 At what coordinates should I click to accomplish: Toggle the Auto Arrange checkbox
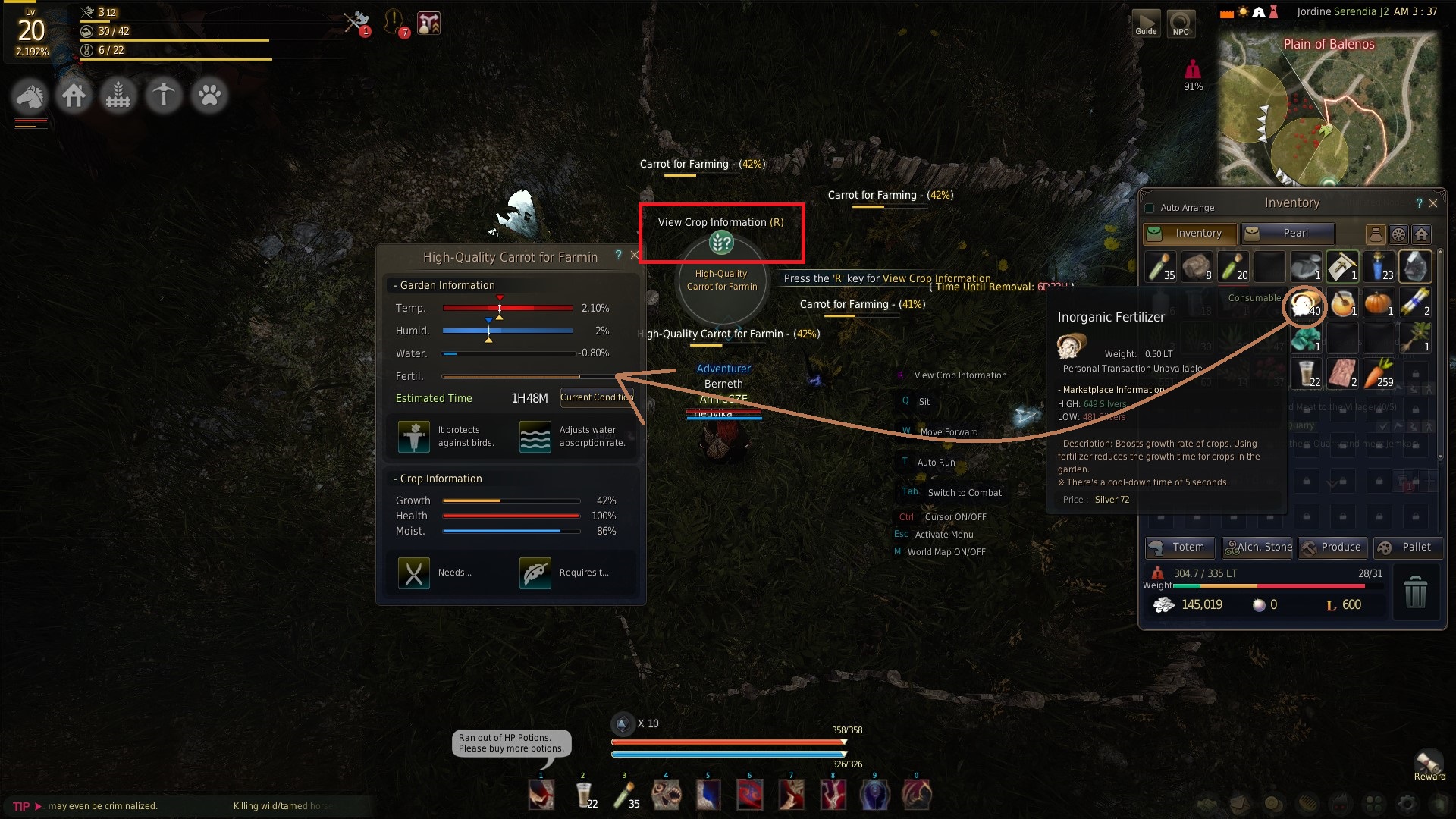[x=1150, y=208]
